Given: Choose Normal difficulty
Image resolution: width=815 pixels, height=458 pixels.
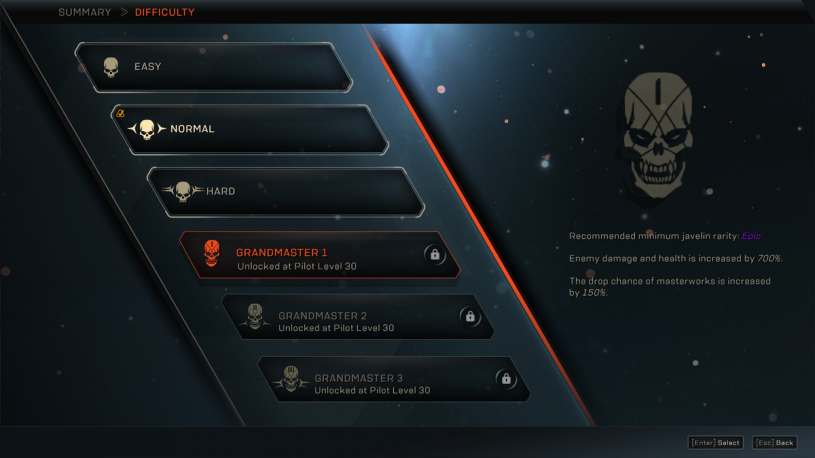Looking at the screenshot, I should (x=249, y=129).
